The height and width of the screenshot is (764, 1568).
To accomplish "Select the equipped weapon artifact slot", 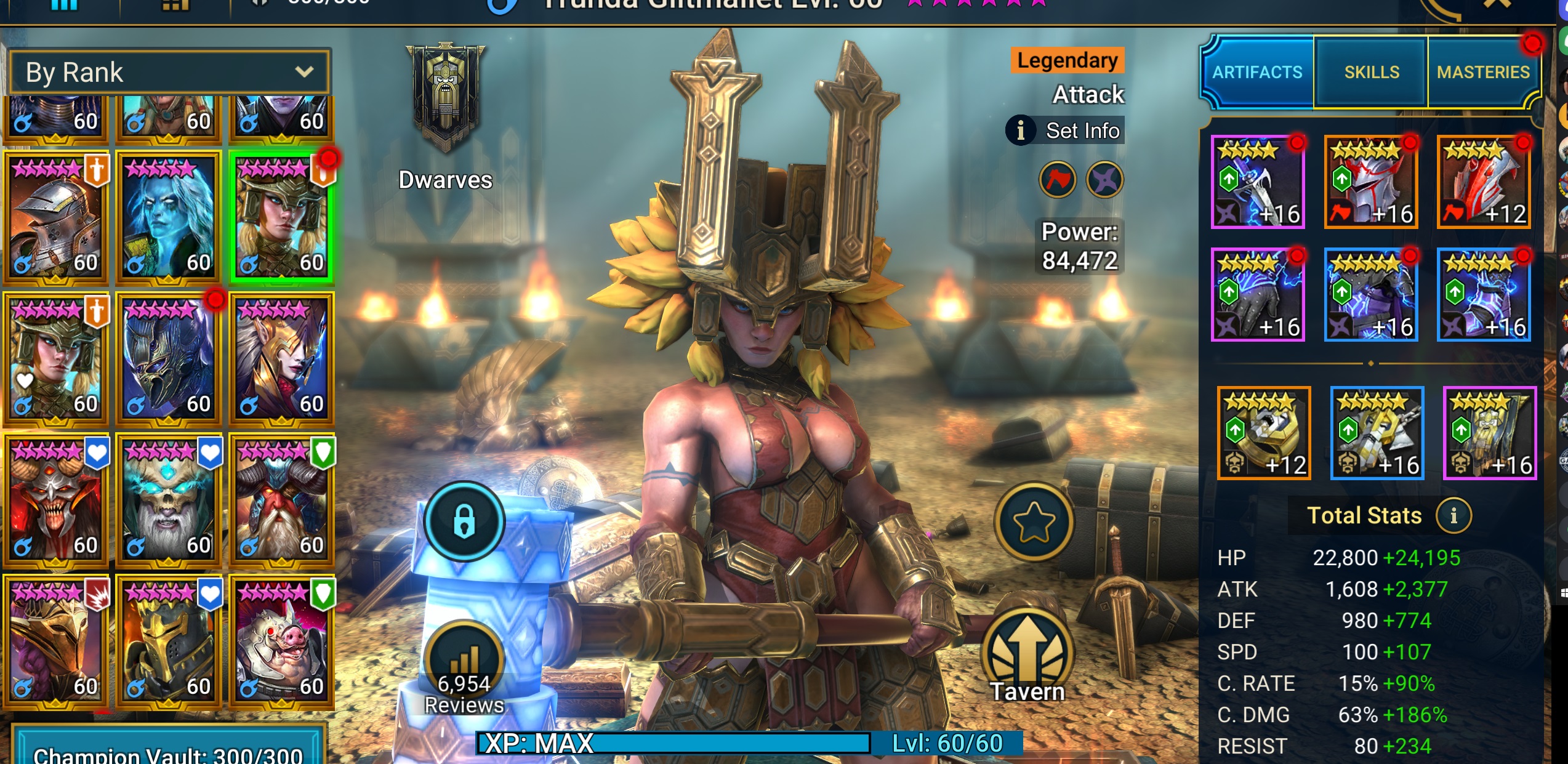I will click(1258, 182).
